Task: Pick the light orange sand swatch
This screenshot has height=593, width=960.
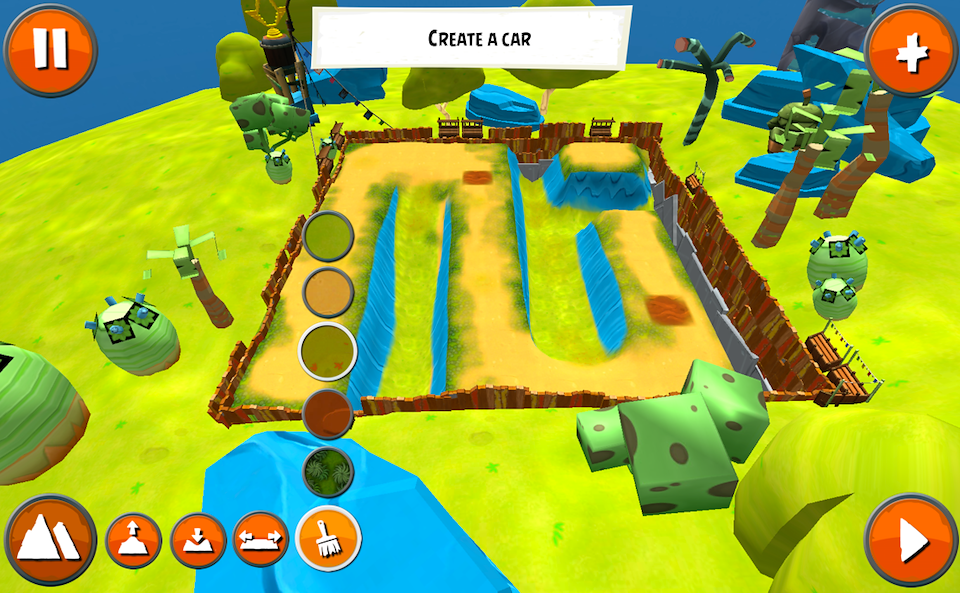Action: click(x=328, y=293)
